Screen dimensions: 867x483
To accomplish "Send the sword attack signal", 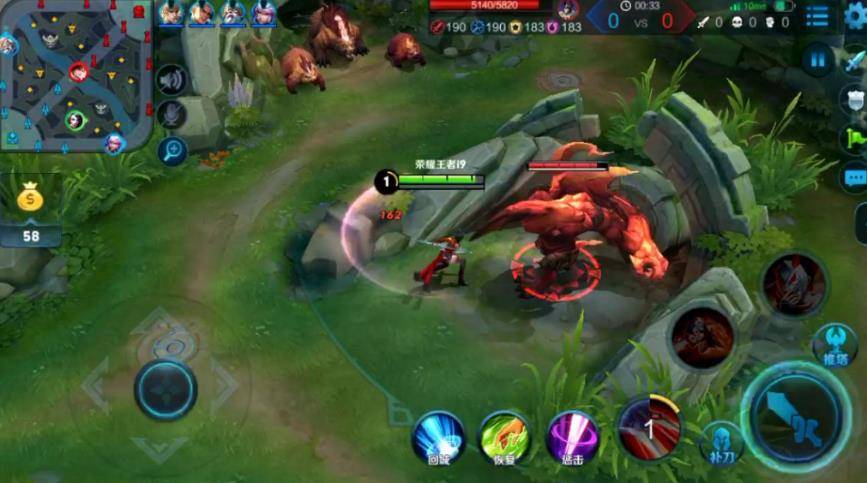I will (855, 61).
